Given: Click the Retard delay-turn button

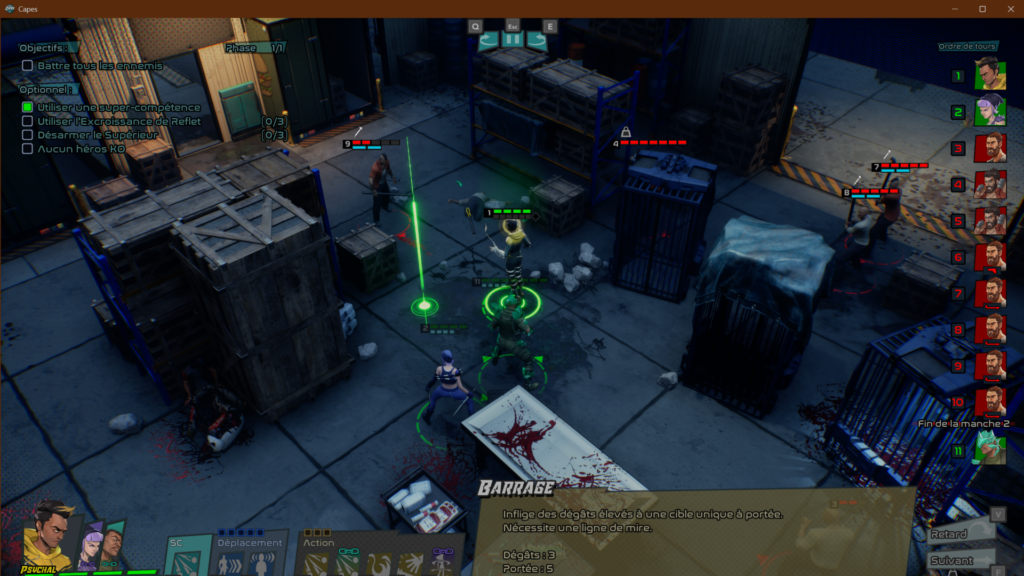Looking at the screenshot, I should pos(960,535).
